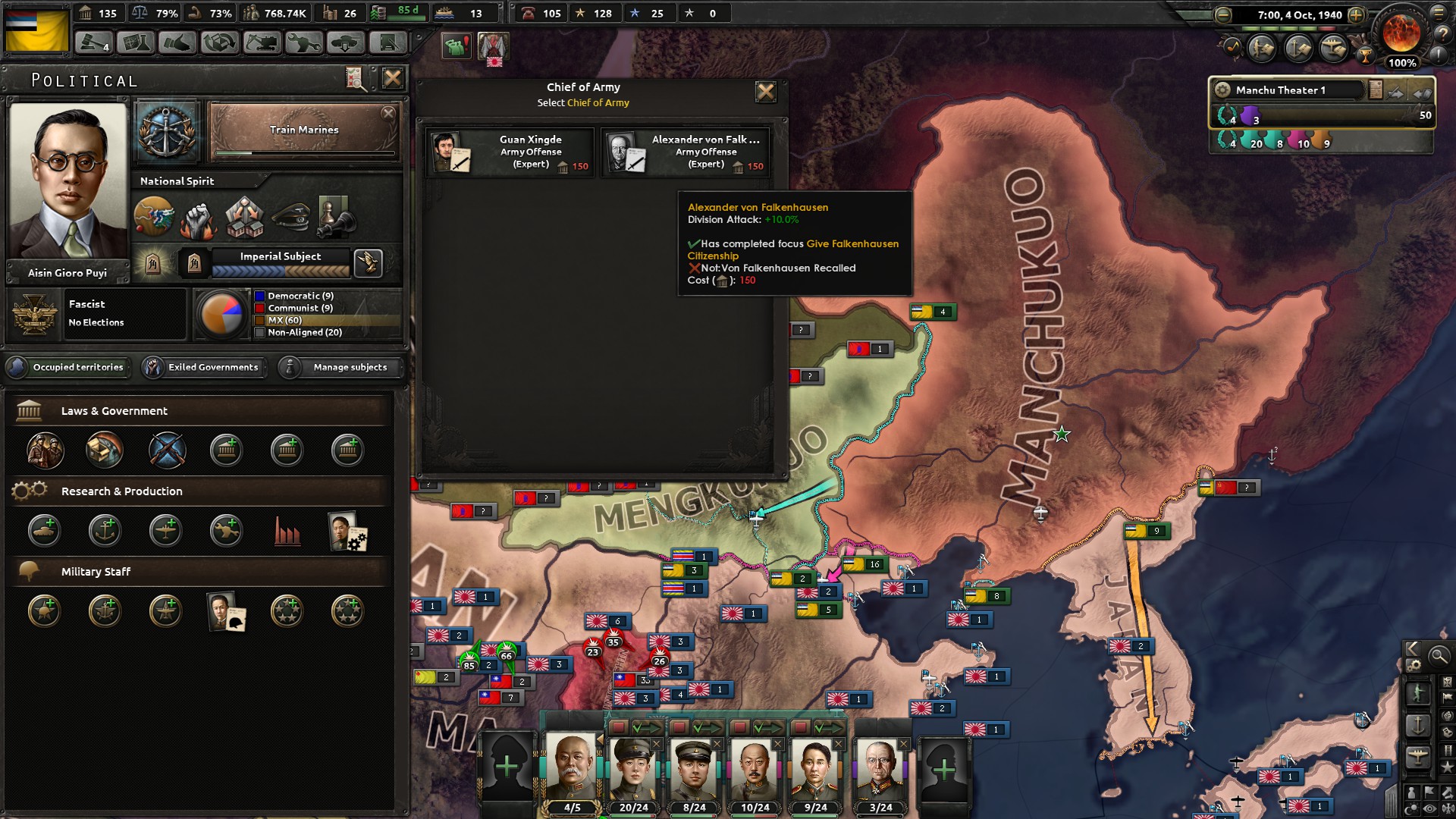Open the production wrench tab icon
This screenshot has width=1456, height=819.
tap(303, 43)
